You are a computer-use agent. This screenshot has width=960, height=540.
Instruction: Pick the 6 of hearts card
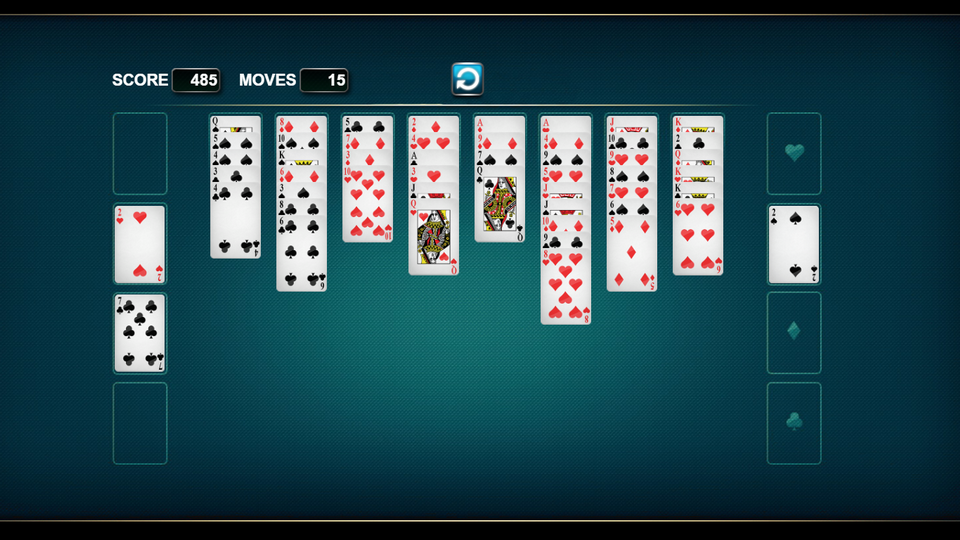click(698, 240)
